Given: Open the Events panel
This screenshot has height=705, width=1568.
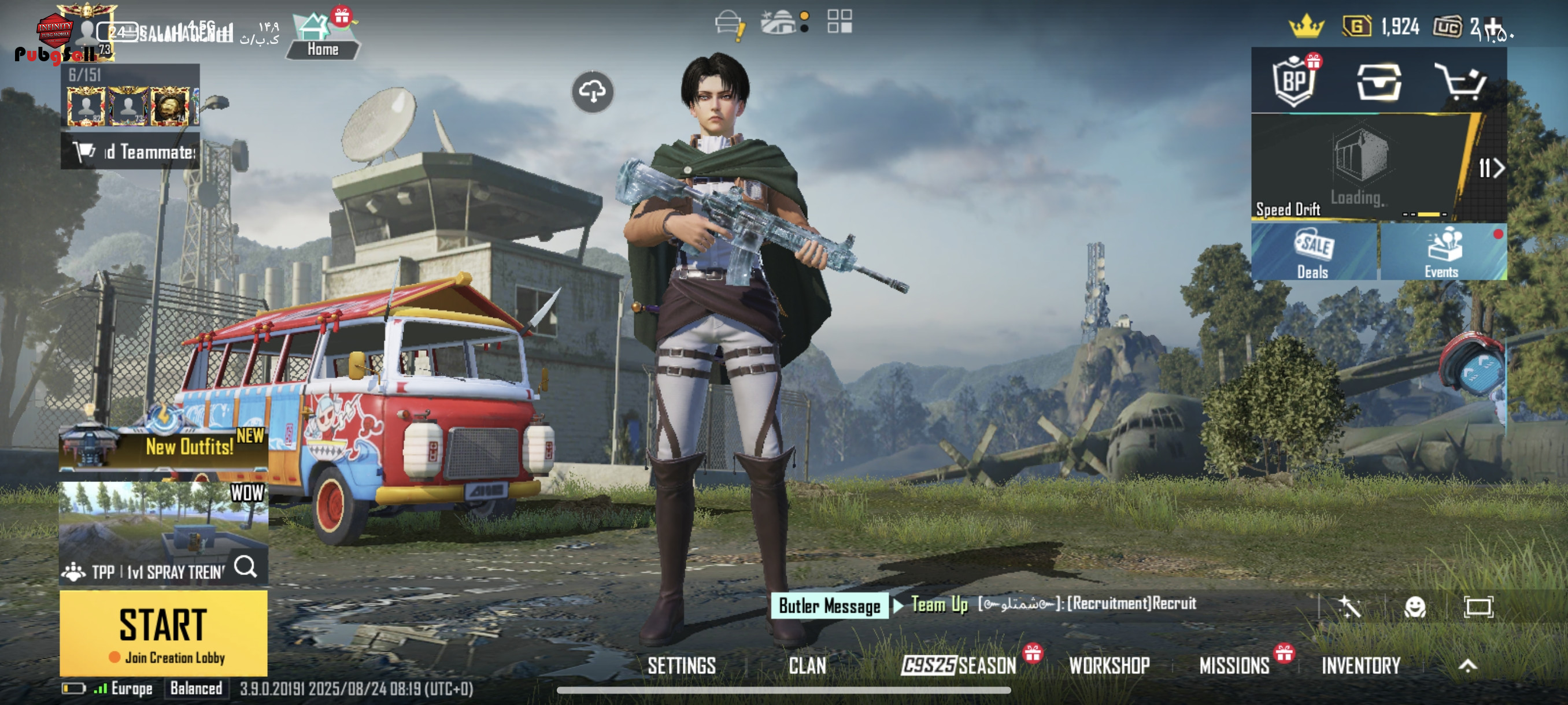Looking at the screenshot, I should tap(1442, 252).
